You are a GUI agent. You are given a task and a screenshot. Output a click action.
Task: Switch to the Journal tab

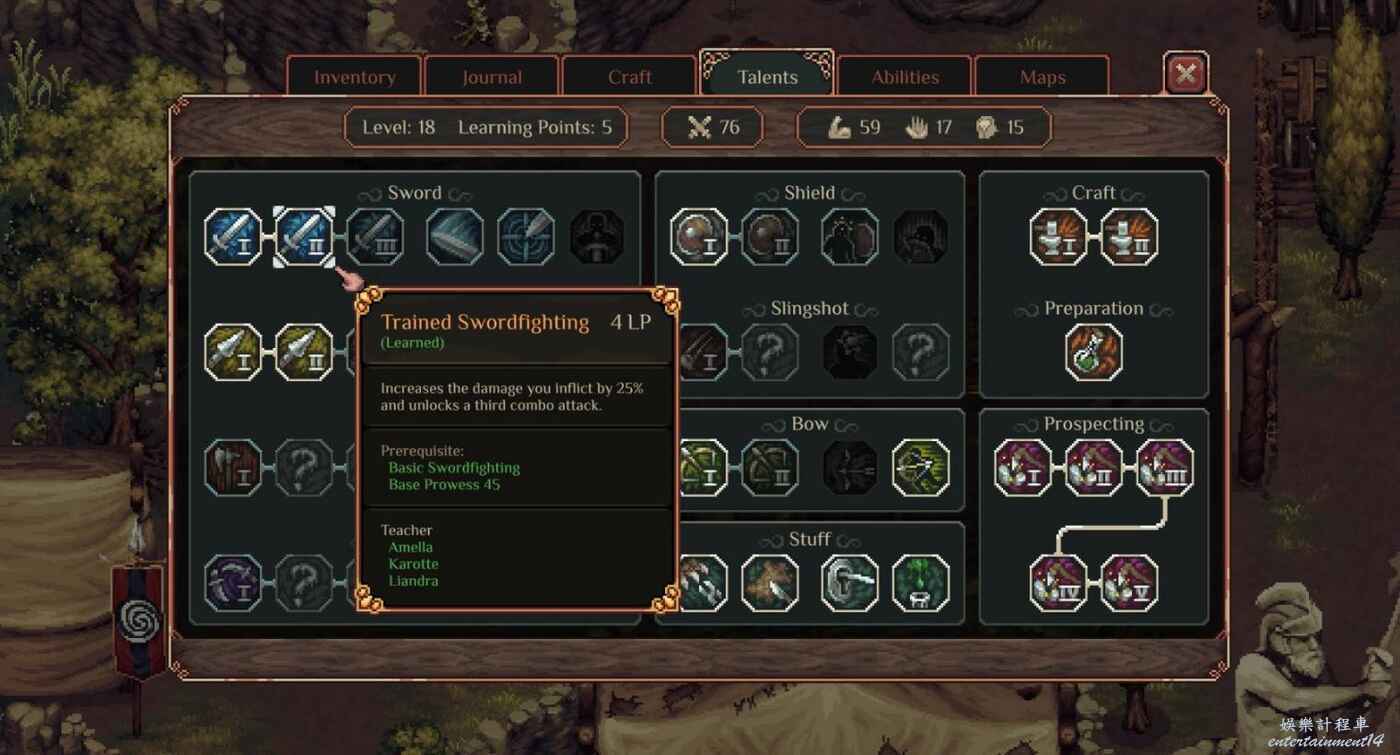(x=492, y=77)
